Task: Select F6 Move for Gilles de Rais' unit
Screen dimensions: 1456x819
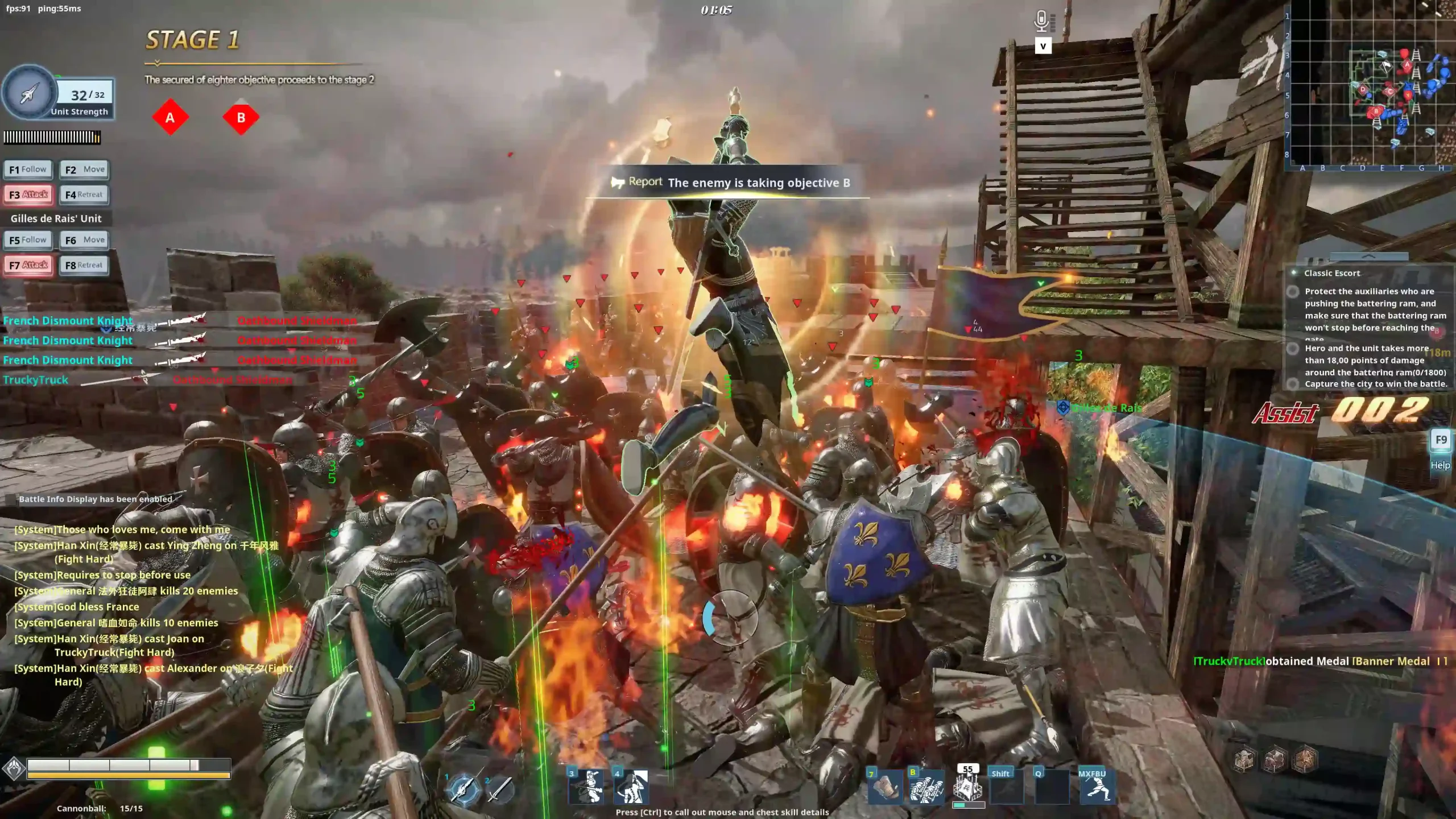Action: tap(84, 240)
